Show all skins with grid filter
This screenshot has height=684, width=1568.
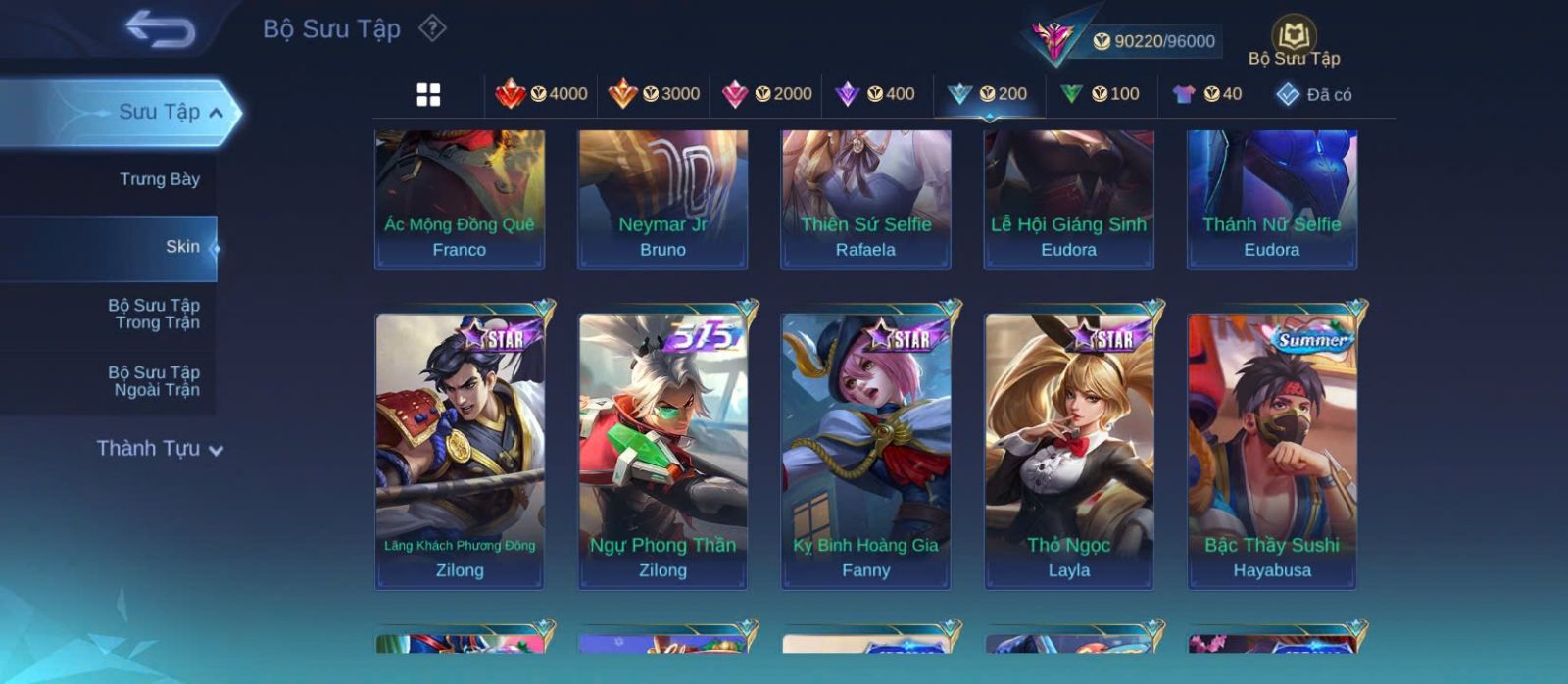pos(428,94)
